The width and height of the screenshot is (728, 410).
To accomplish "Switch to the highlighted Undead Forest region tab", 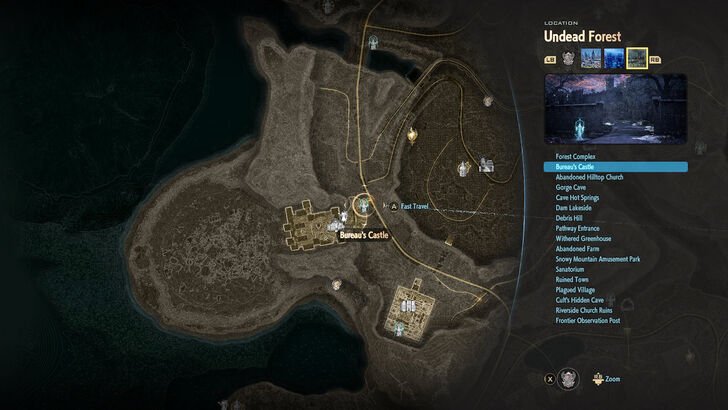I will (x=636, y=58).
